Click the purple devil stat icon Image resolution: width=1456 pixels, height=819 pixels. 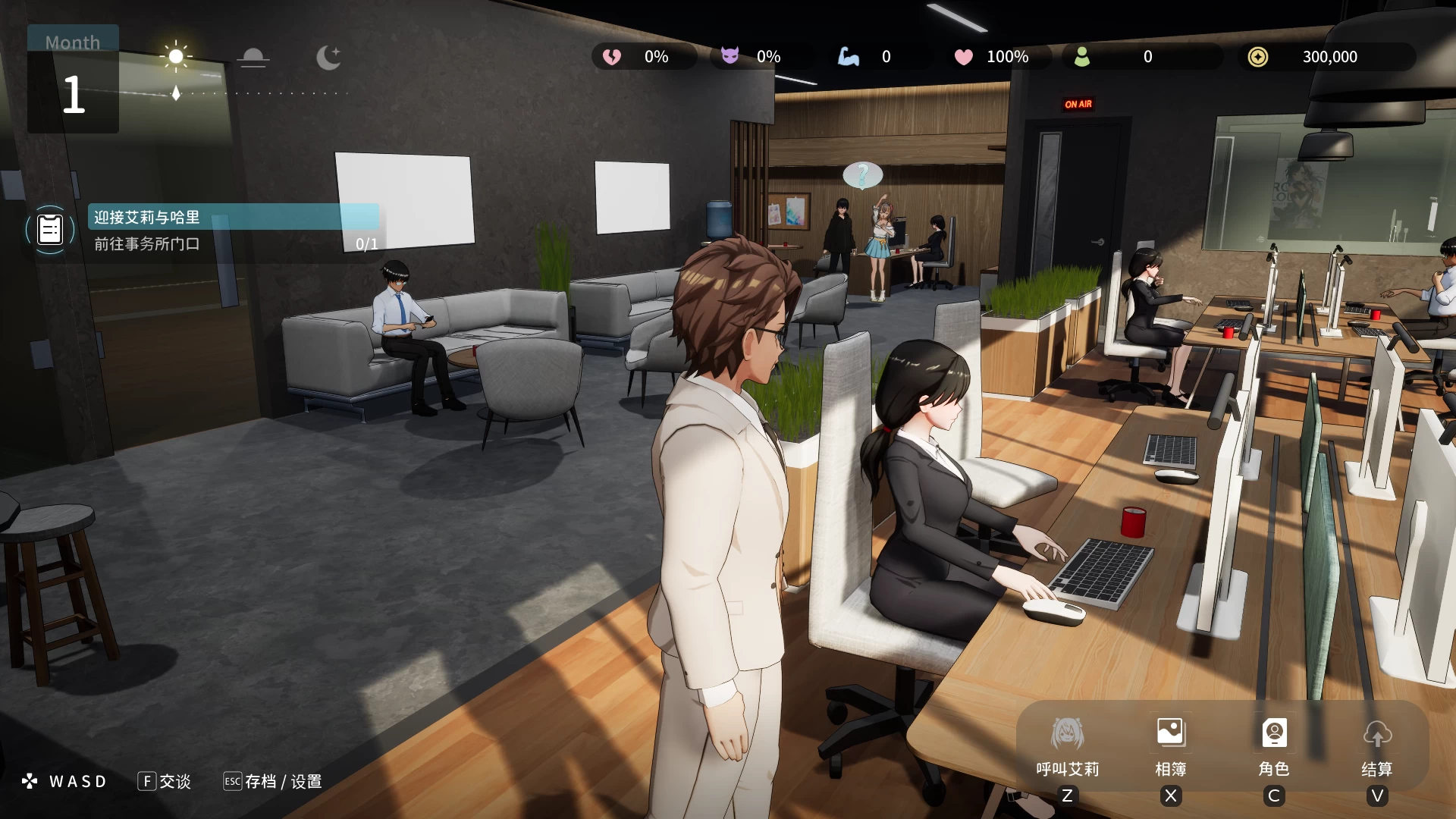pyautogui.click(x=730, y=56)
